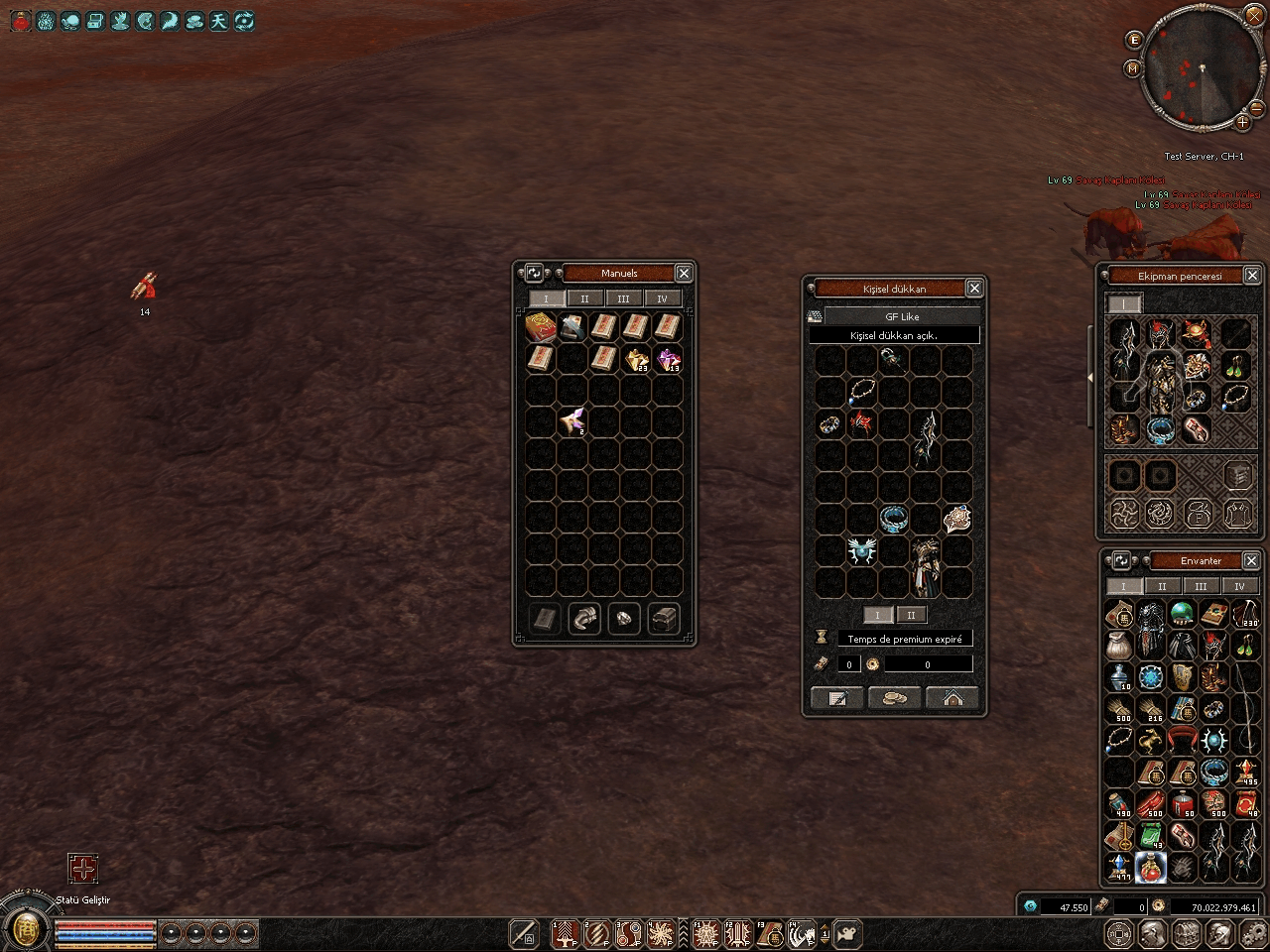This screenshot has height=952, width=1270.
Task: Select the green orb item in Envanter
Action: pyautogui.click(x=1182, y=615)
